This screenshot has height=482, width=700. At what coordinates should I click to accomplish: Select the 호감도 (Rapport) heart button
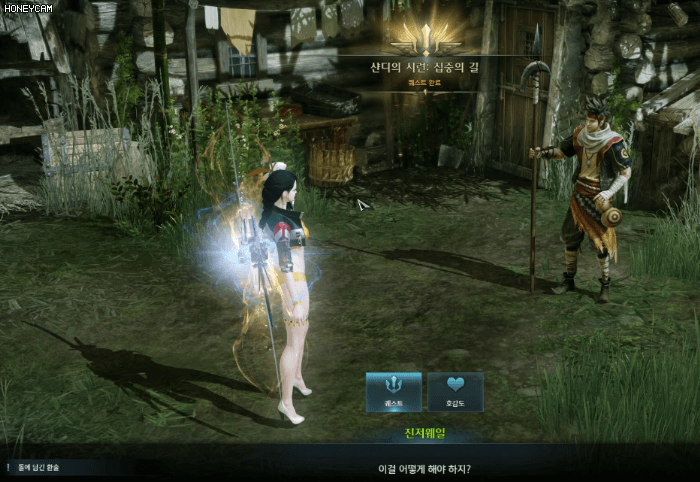click(x=456, y=391)
